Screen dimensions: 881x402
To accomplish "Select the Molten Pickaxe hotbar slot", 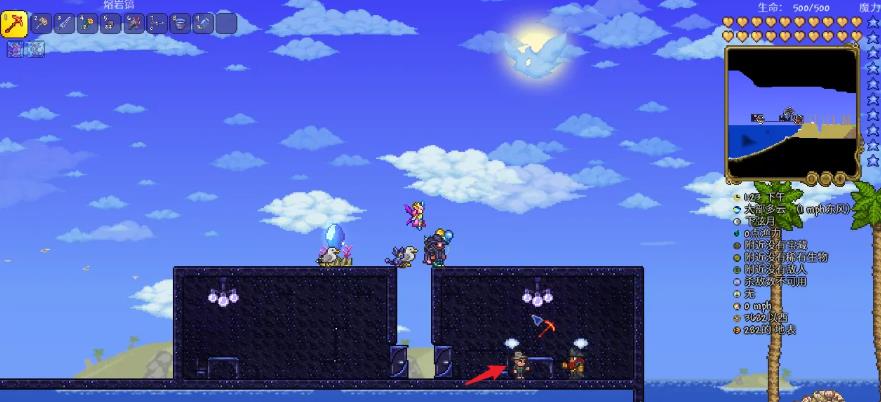I will [14, 23].
